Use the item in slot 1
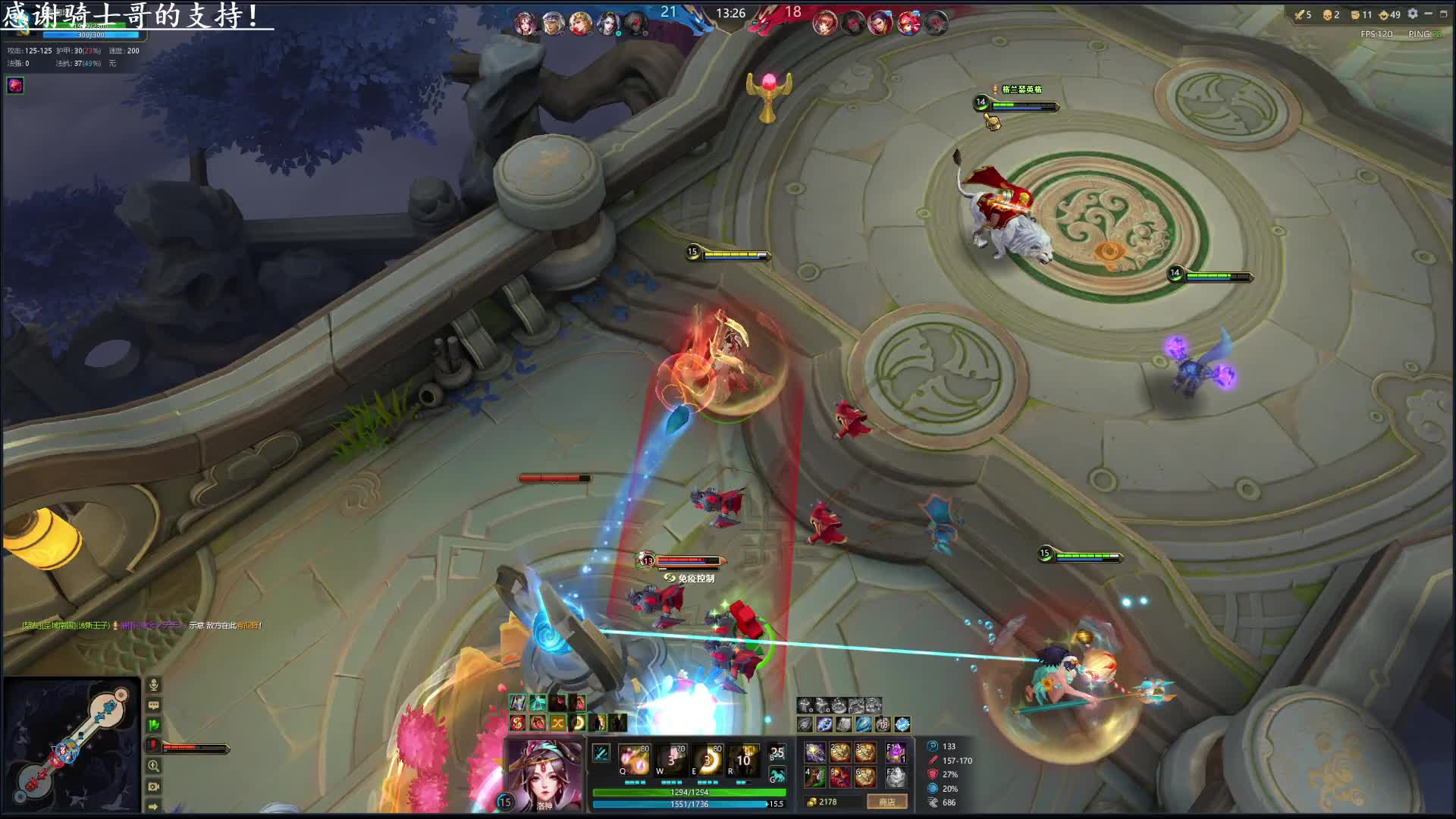 point(815,752)
